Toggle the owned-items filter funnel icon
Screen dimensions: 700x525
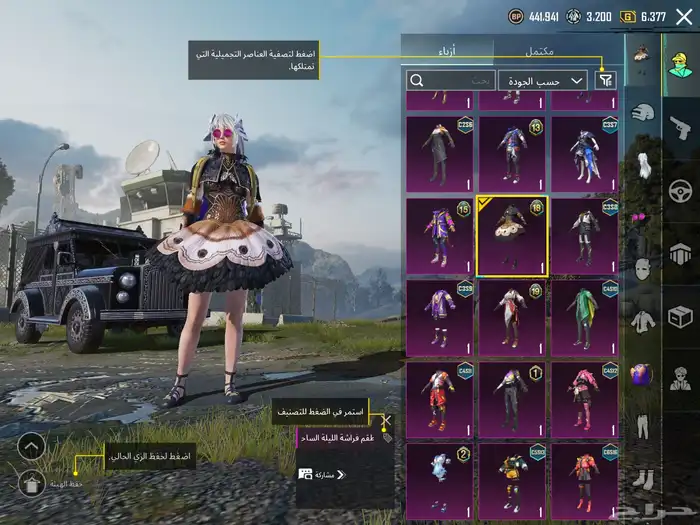point(605,80)
